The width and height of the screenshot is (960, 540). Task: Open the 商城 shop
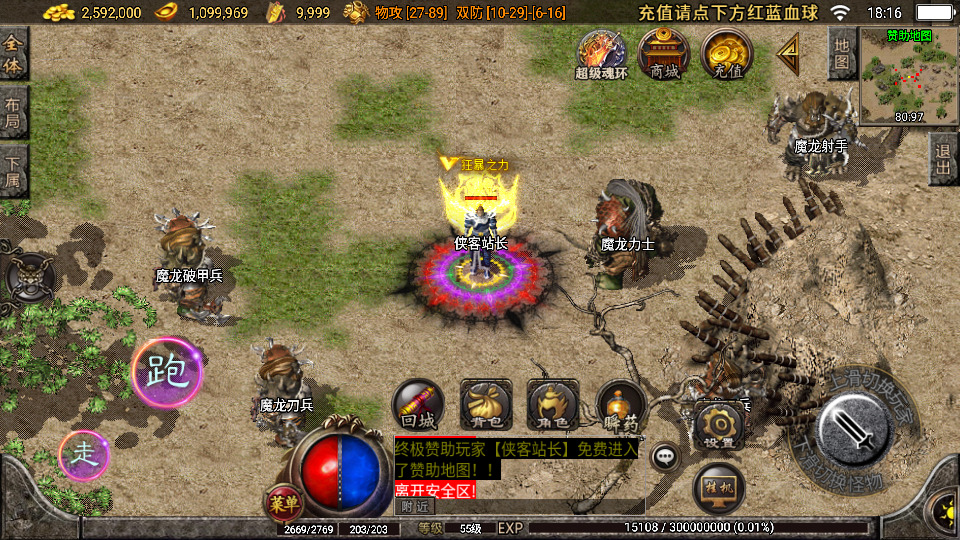[663, 52]
